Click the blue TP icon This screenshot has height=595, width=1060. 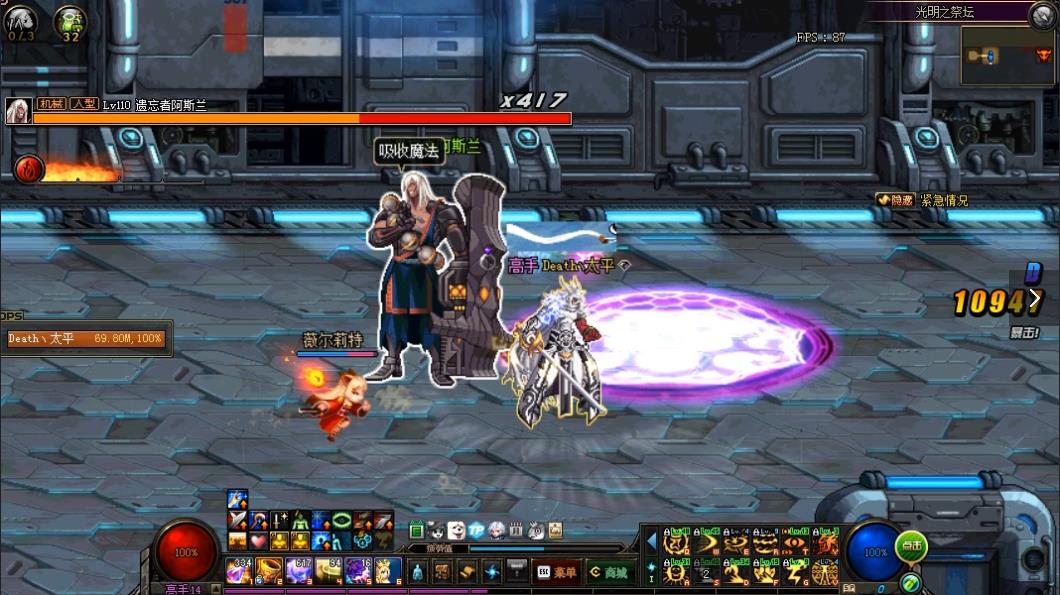point(477,530)
